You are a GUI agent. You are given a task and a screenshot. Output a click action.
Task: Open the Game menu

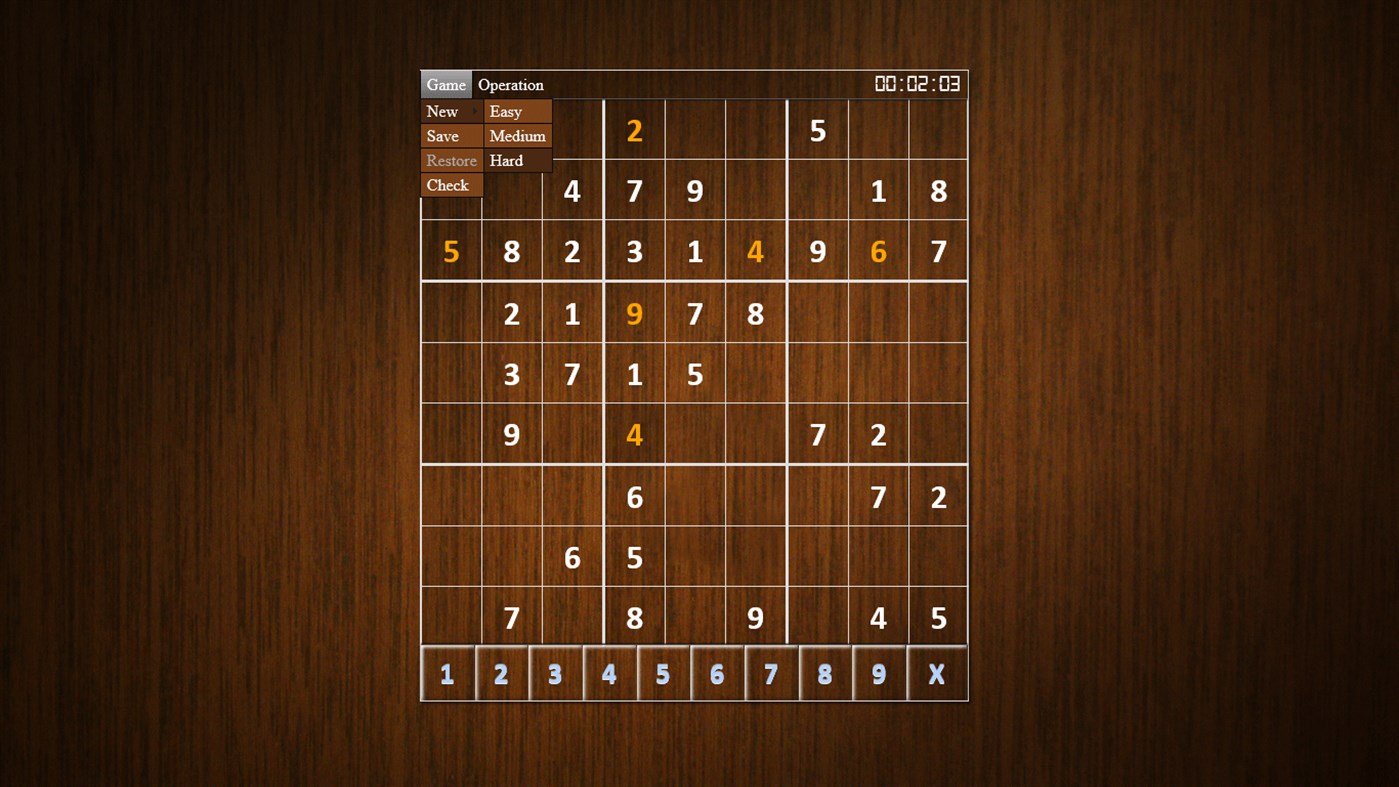[x=445, y=84]
